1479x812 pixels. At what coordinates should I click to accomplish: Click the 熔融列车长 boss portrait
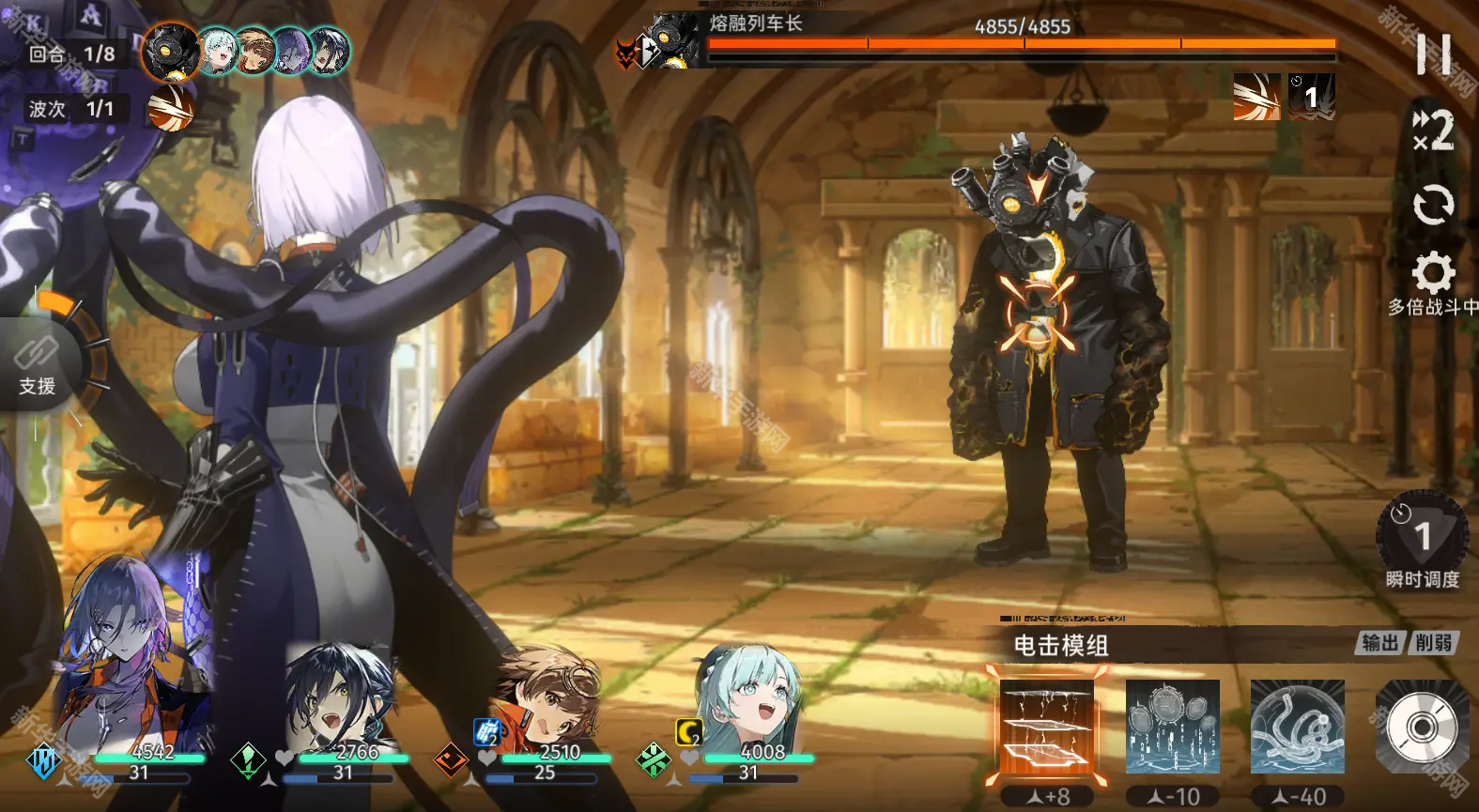(673, 40)
